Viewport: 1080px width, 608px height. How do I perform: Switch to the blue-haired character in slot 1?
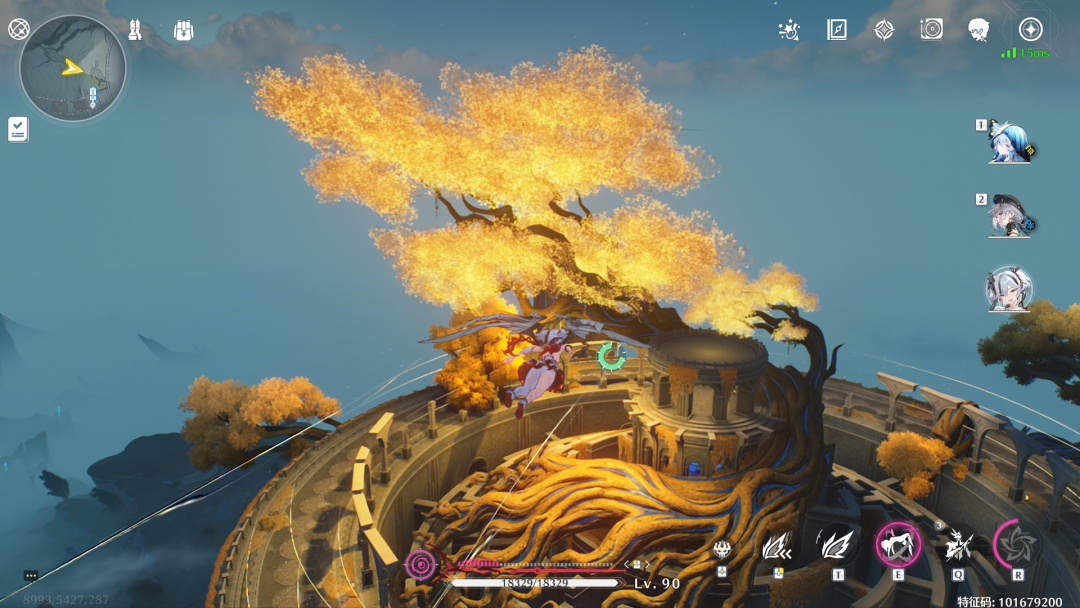(1009, 144)
